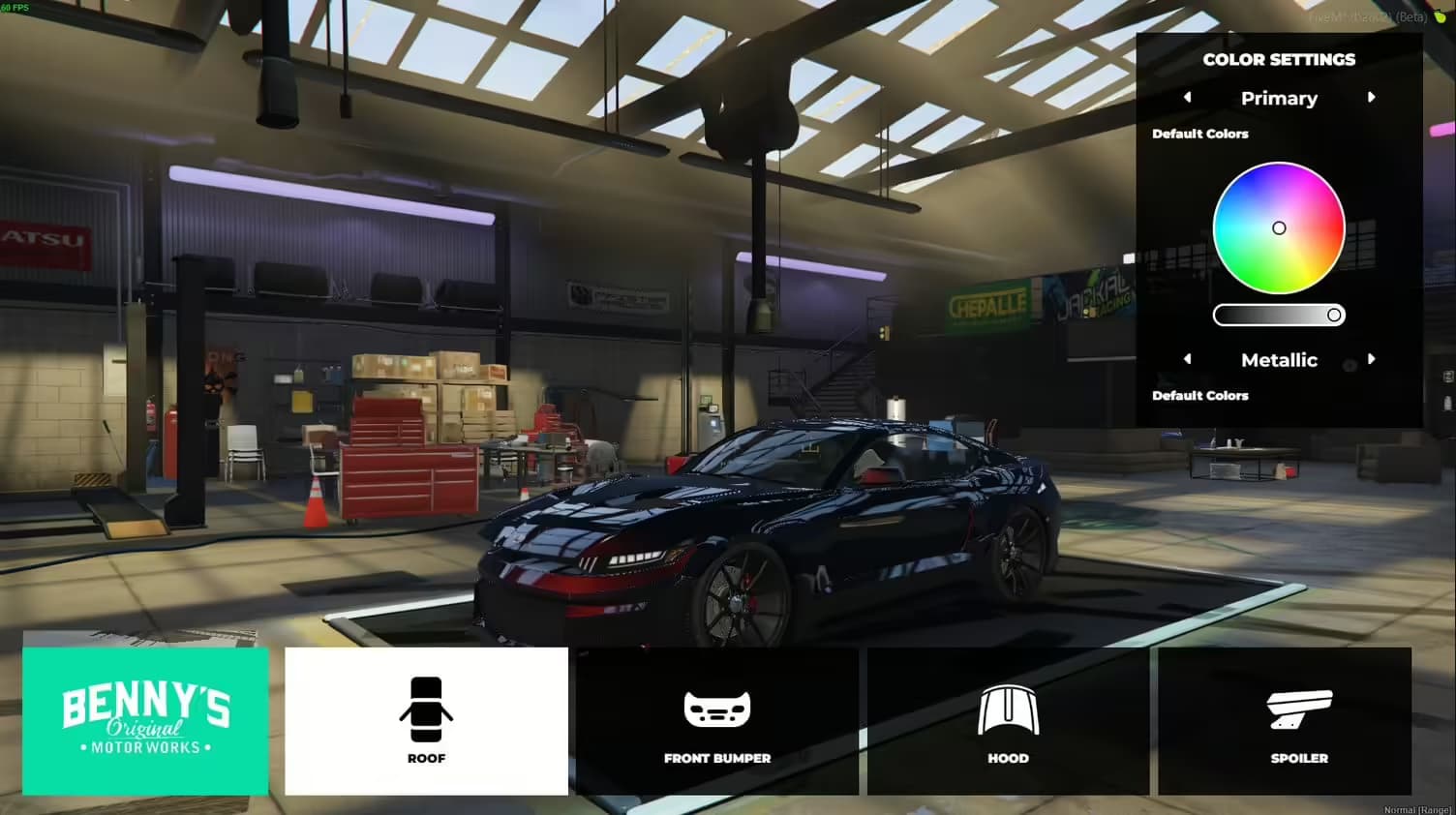Viewport: 1456px width, 815px height.
Task: Open the Spoiler options
Action: 1298,721
